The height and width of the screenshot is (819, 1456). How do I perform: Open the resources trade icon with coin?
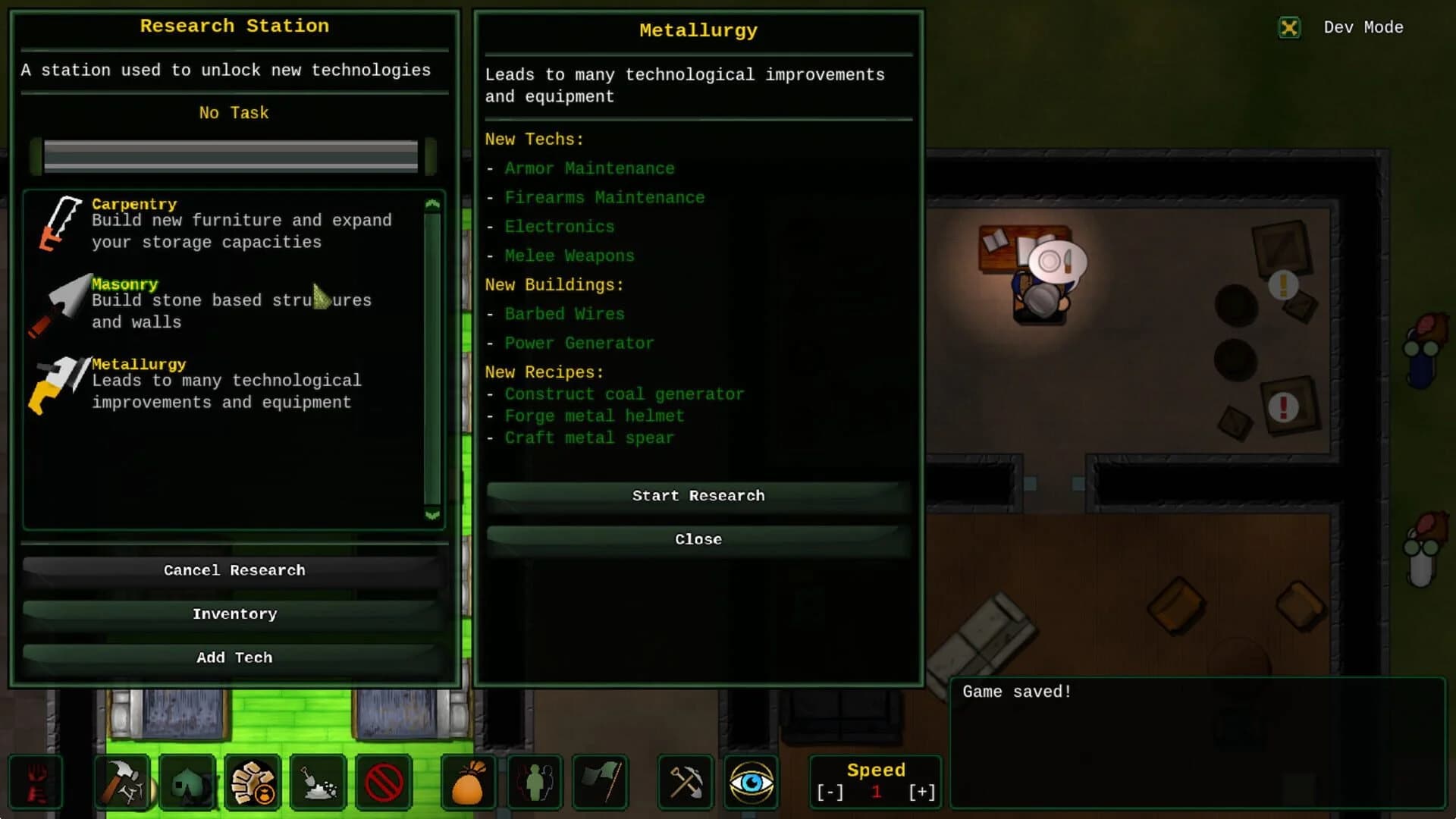(253, 782)
